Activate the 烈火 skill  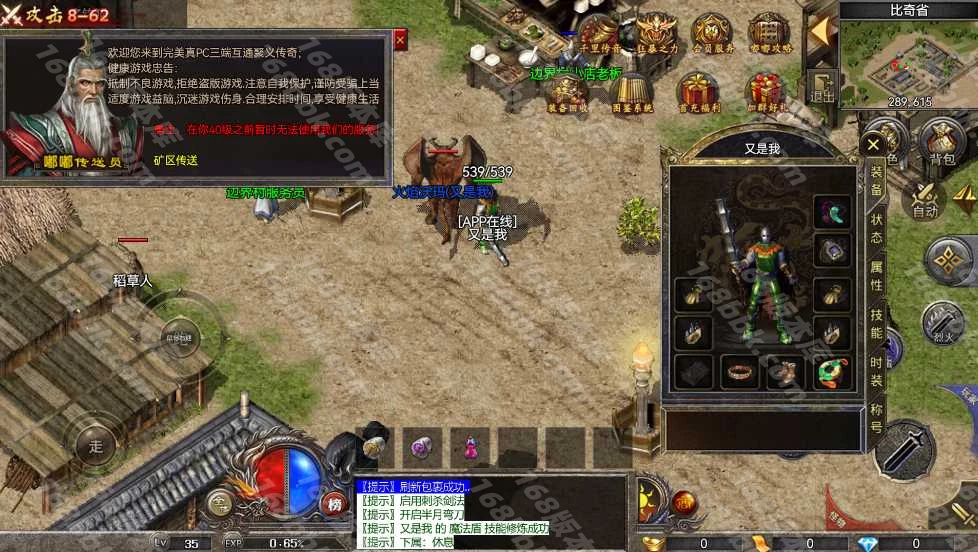click(x=941, y=325)
